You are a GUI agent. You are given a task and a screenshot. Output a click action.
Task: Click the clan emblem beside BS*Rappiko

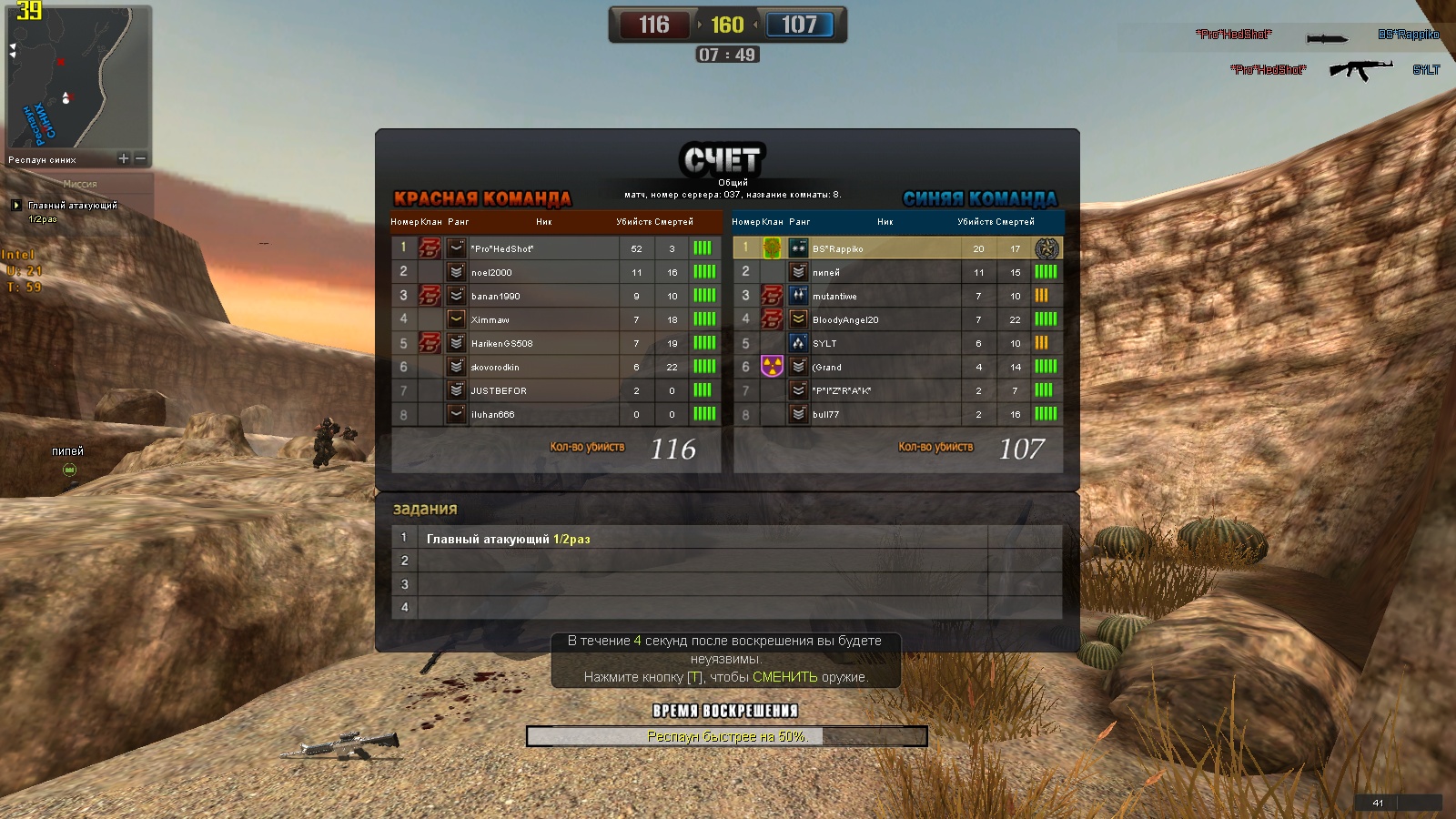click(772, 248)
